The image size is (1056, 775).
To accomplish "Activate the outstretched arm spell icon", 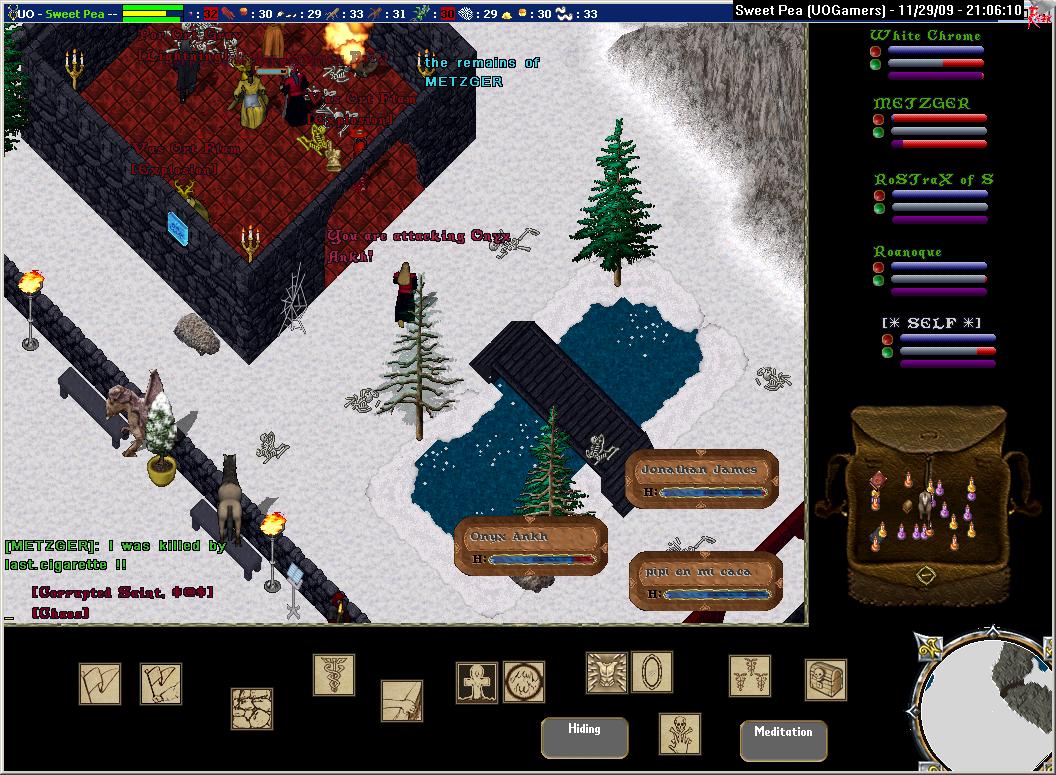I will 401,701.
